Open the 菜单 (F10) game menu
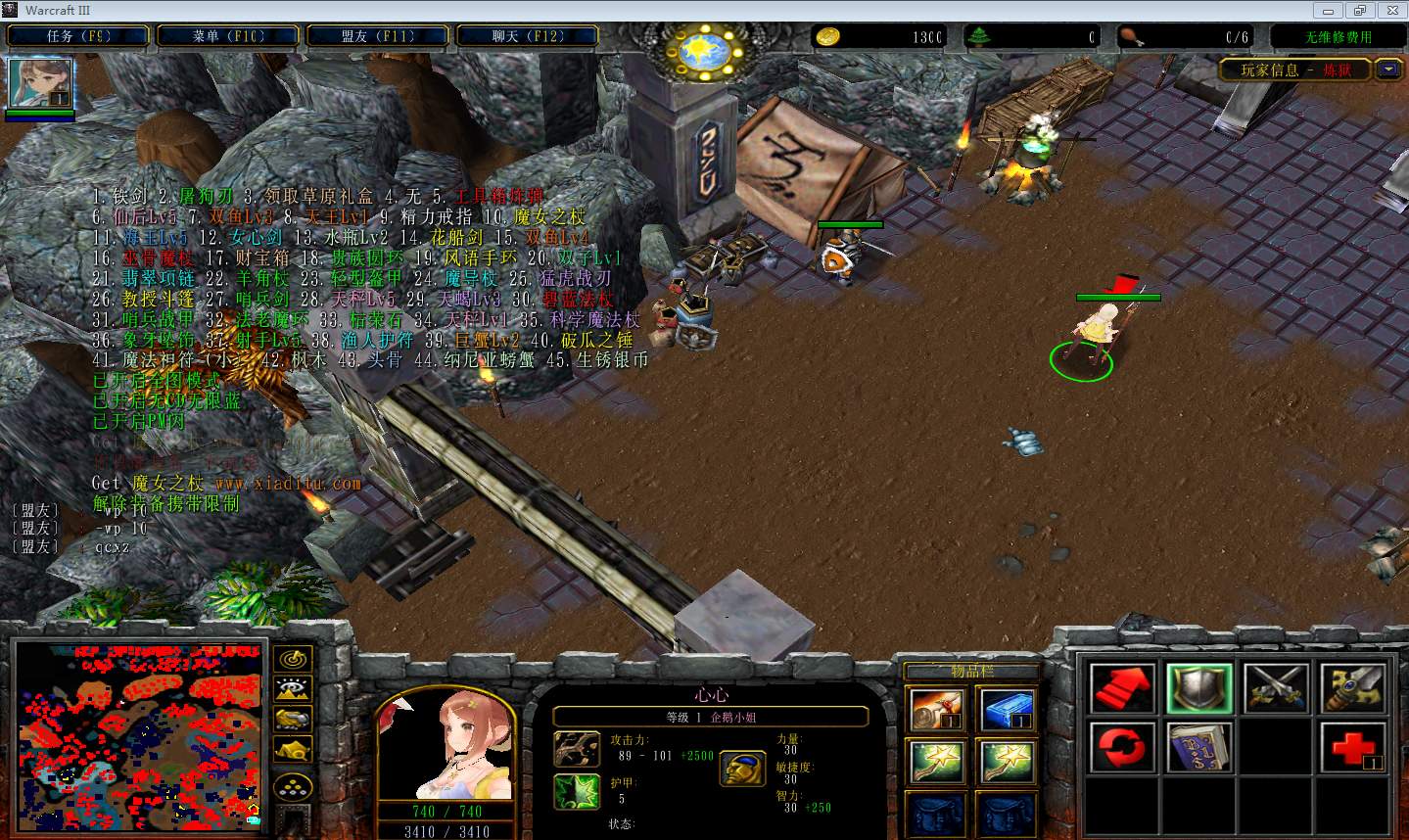The width and height of the screenshot is (1409, 840). click(x=228, y=36)
